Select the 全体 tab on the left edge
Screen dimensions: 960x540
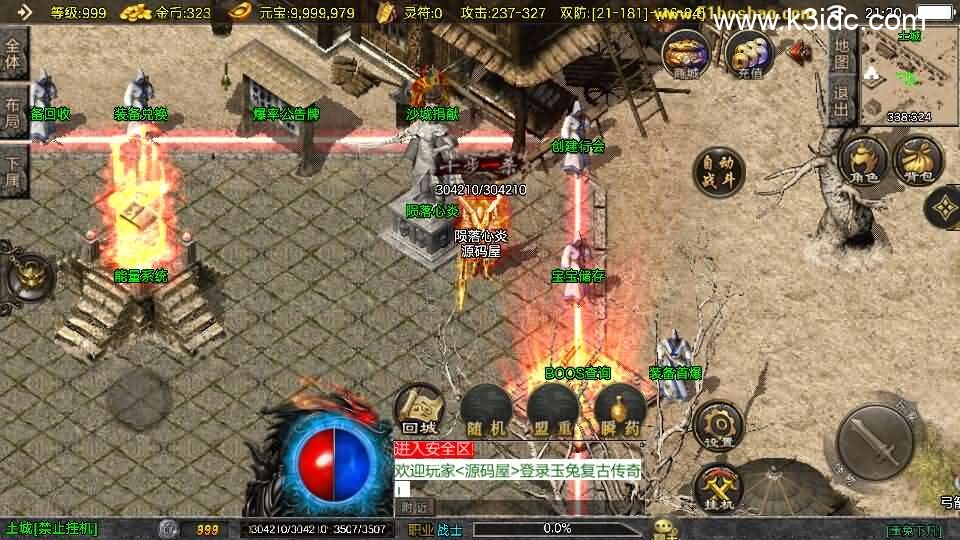tap(14, 55)
